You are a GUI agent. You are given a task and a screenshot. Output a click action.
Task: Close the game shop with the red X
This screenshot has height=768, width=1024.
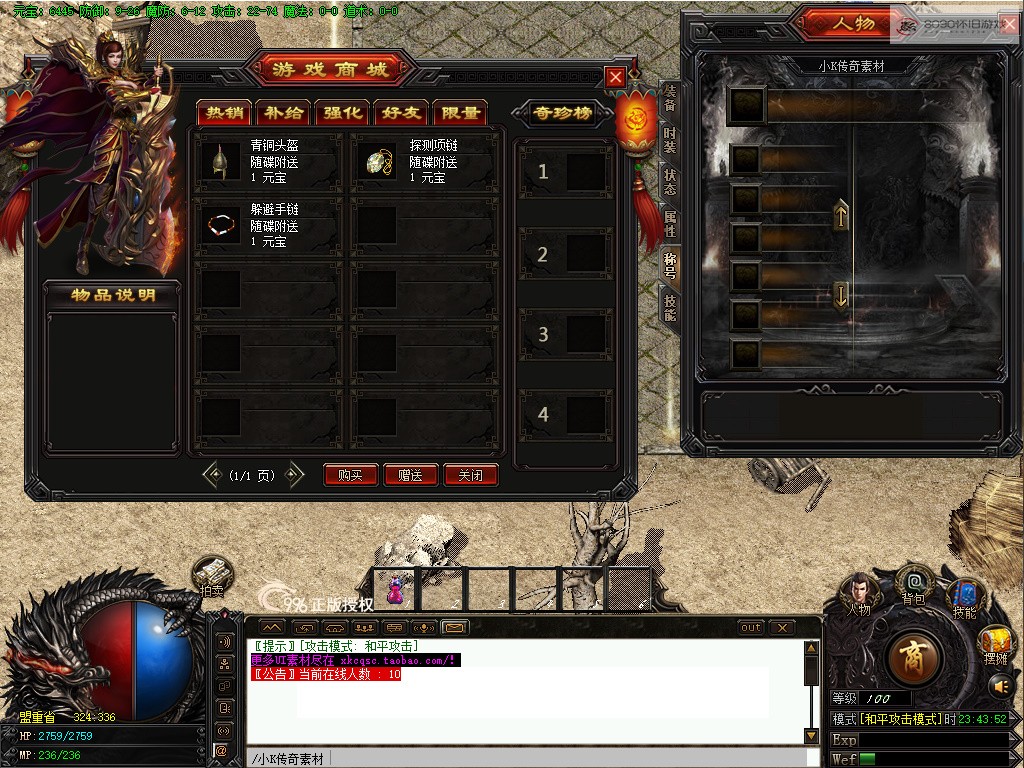pyautogui.click(x=616, y=77)
